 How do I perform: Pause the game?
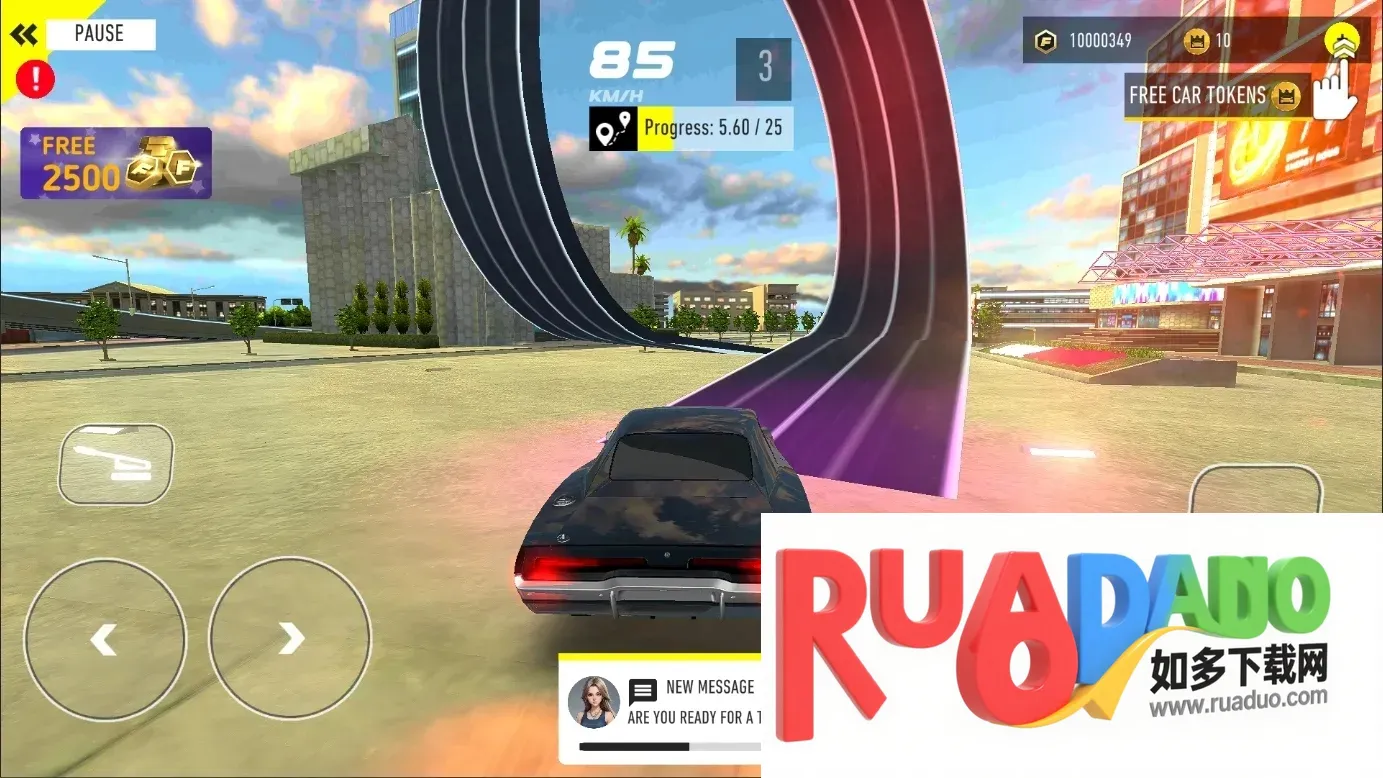[99, 34]
